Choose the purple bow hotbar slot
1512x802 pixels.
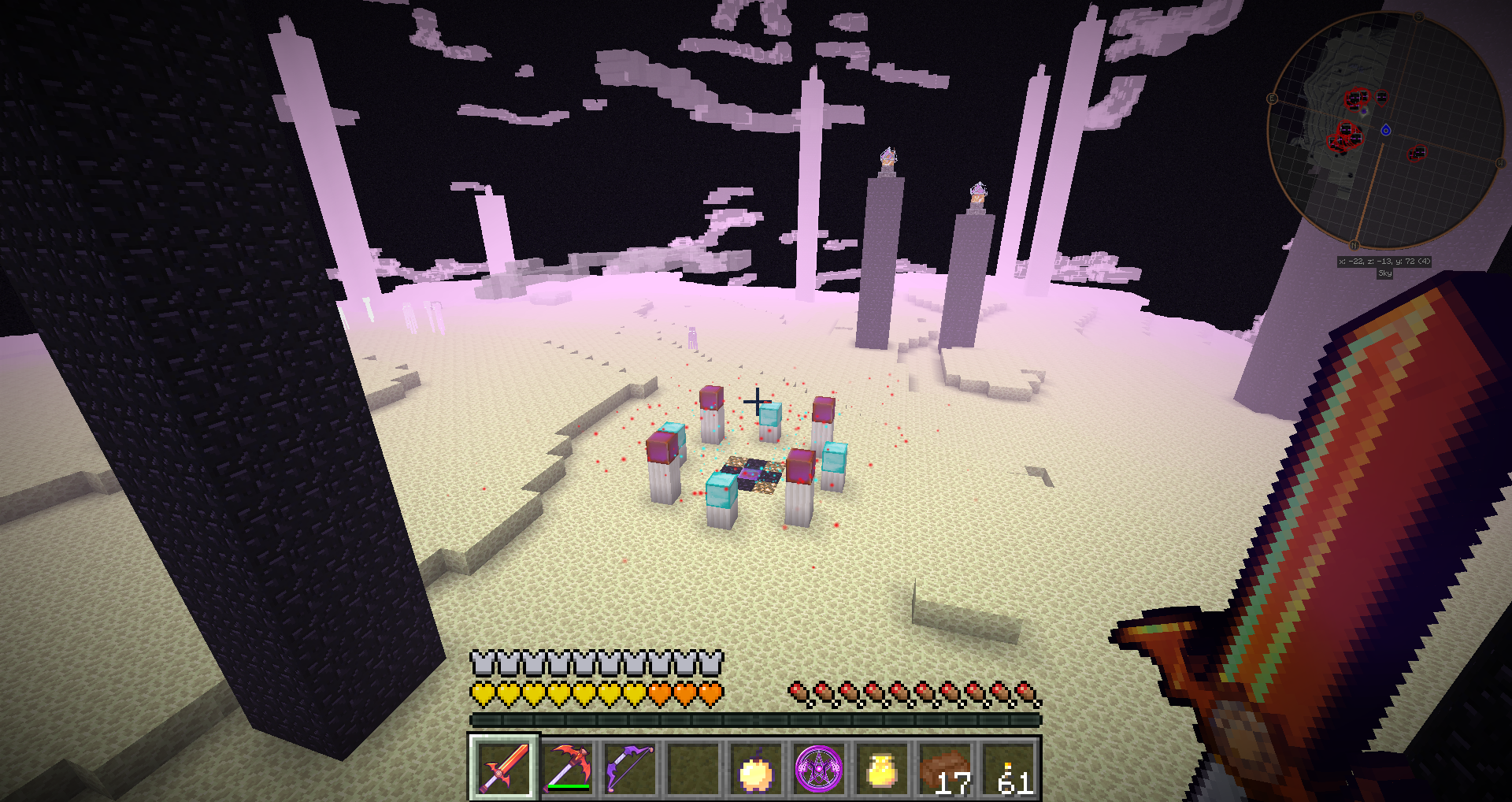(x=630, y=767)
